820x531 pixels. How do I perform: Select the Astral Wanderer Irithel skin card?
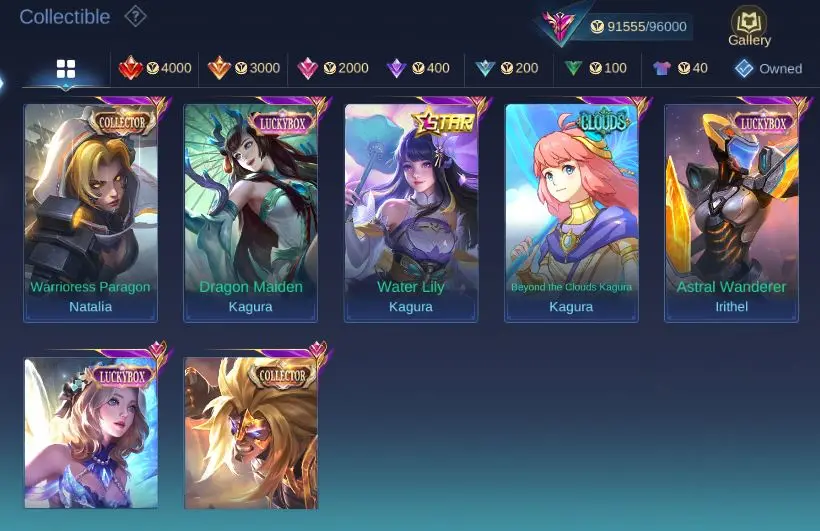(x=731, y=212)
